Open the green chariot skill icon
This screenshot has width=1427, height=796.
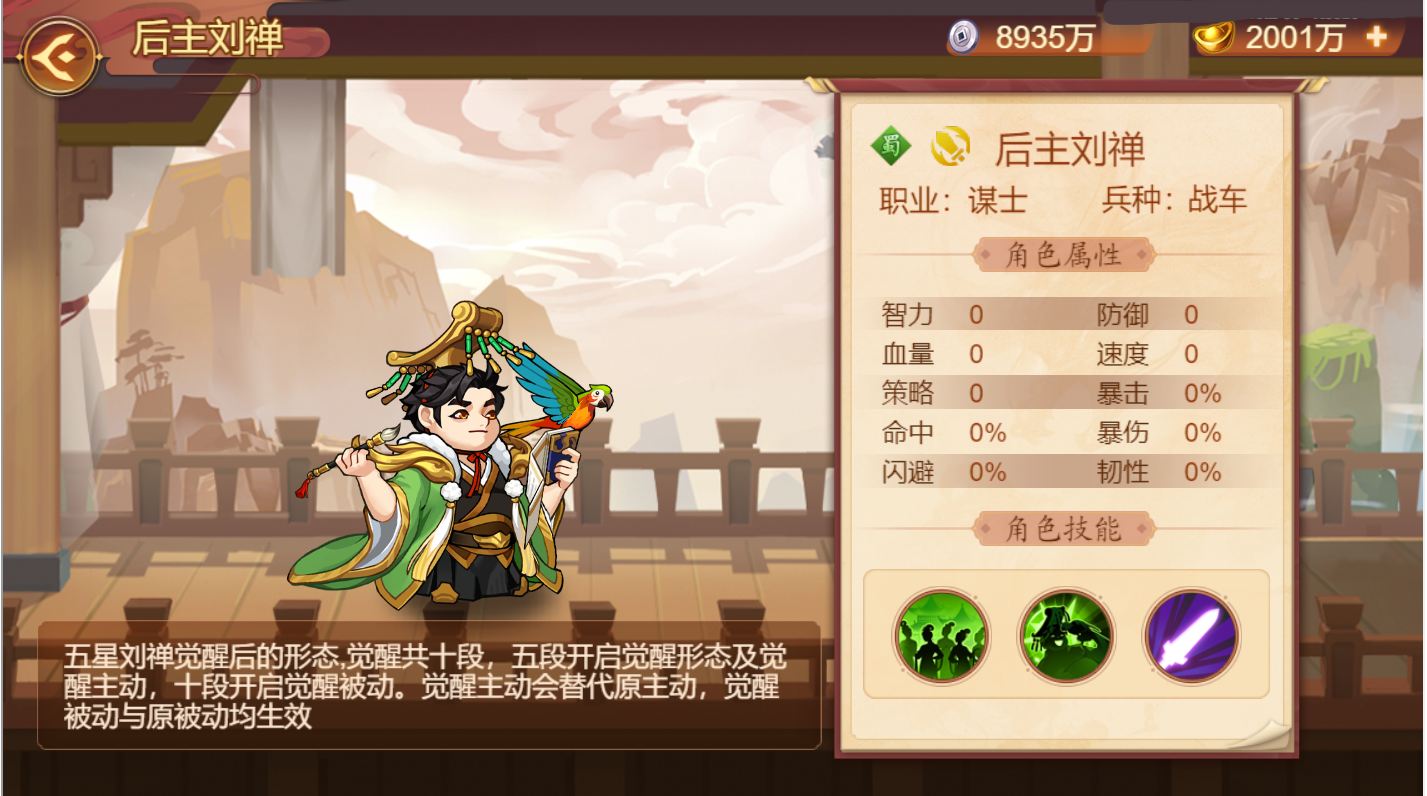pos(1066,636)
